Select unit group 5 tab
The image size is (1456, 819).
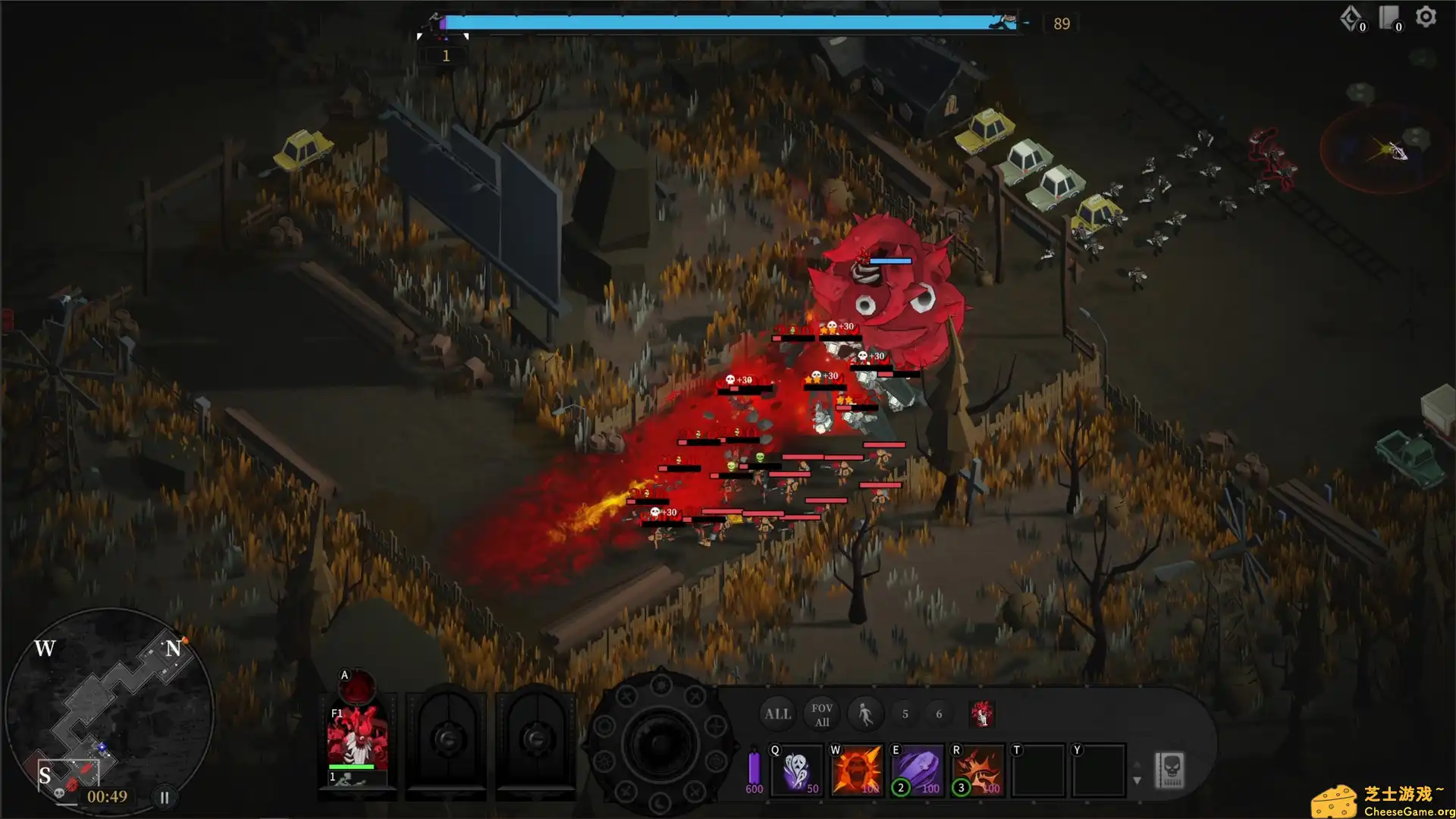[x=905, y=714]
